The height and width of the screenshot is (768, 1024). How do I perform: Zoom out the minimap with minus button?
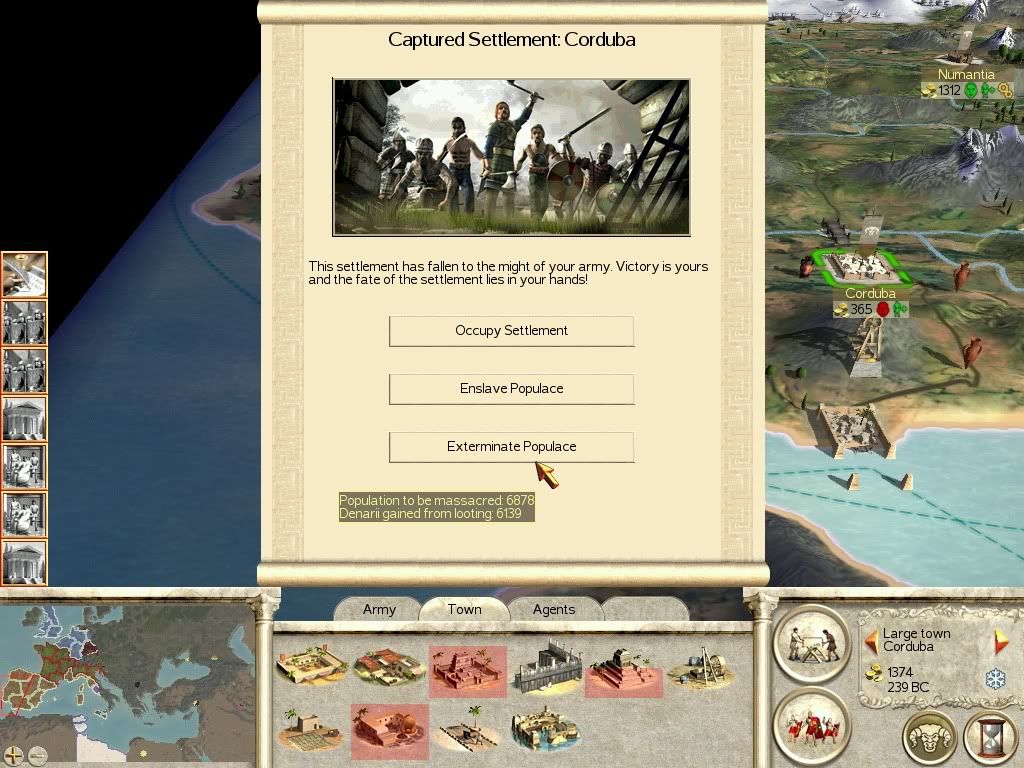(37, 756)
